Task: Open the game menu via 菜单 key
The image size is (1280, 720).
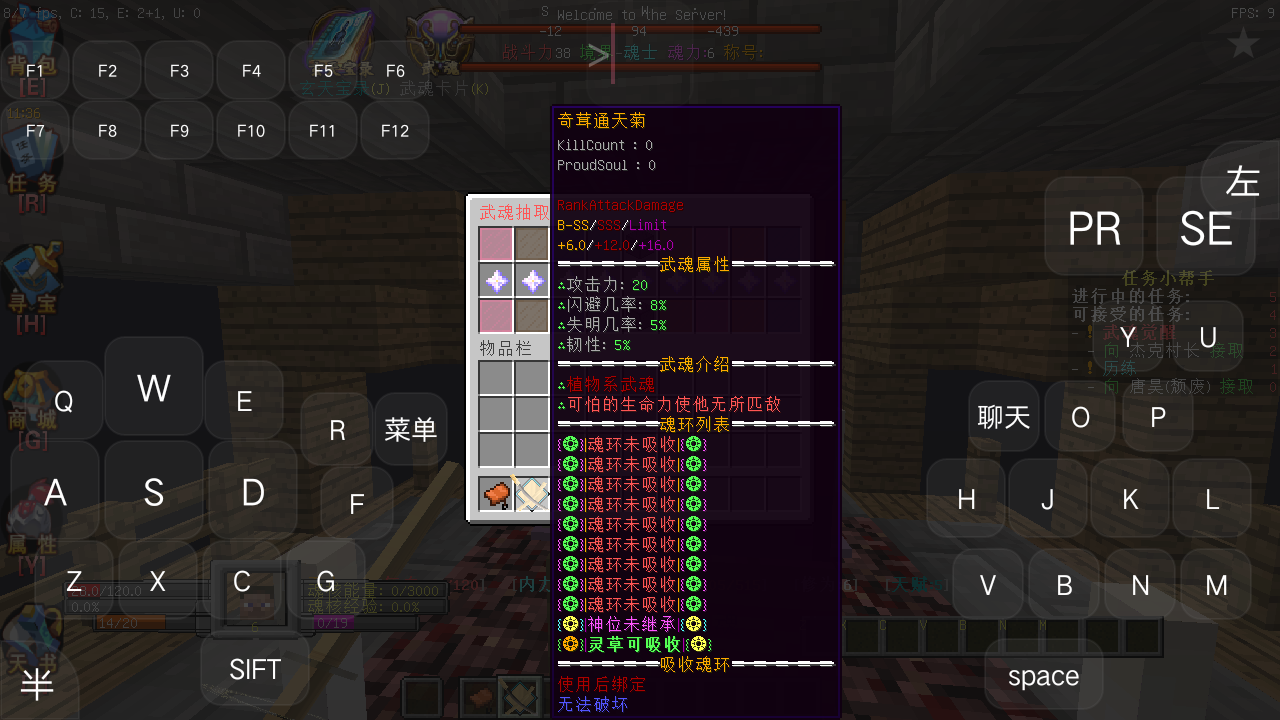Action: click(411, 428)
